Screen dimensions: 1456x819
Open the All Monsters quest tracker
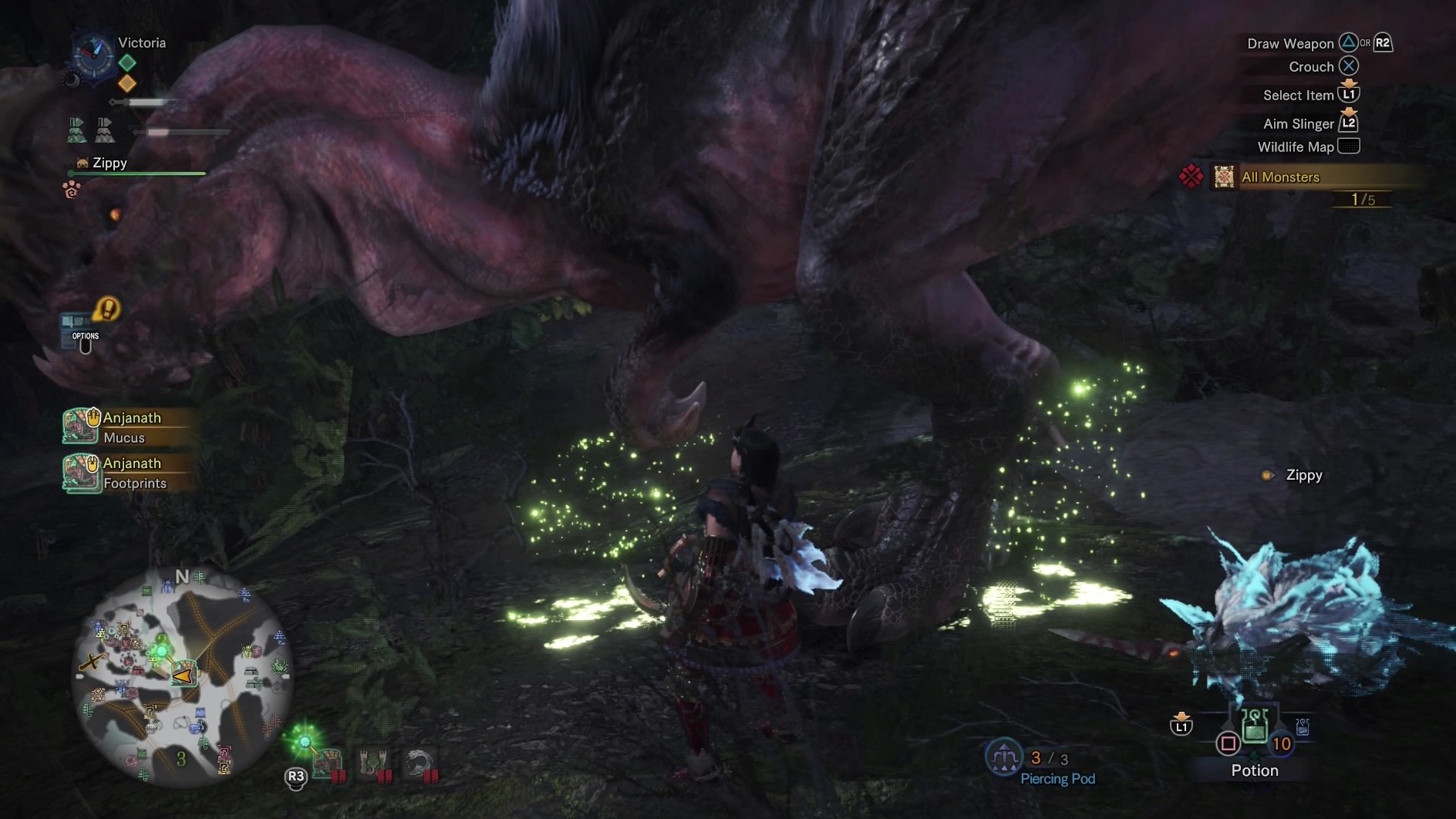tap(1280, 177)
